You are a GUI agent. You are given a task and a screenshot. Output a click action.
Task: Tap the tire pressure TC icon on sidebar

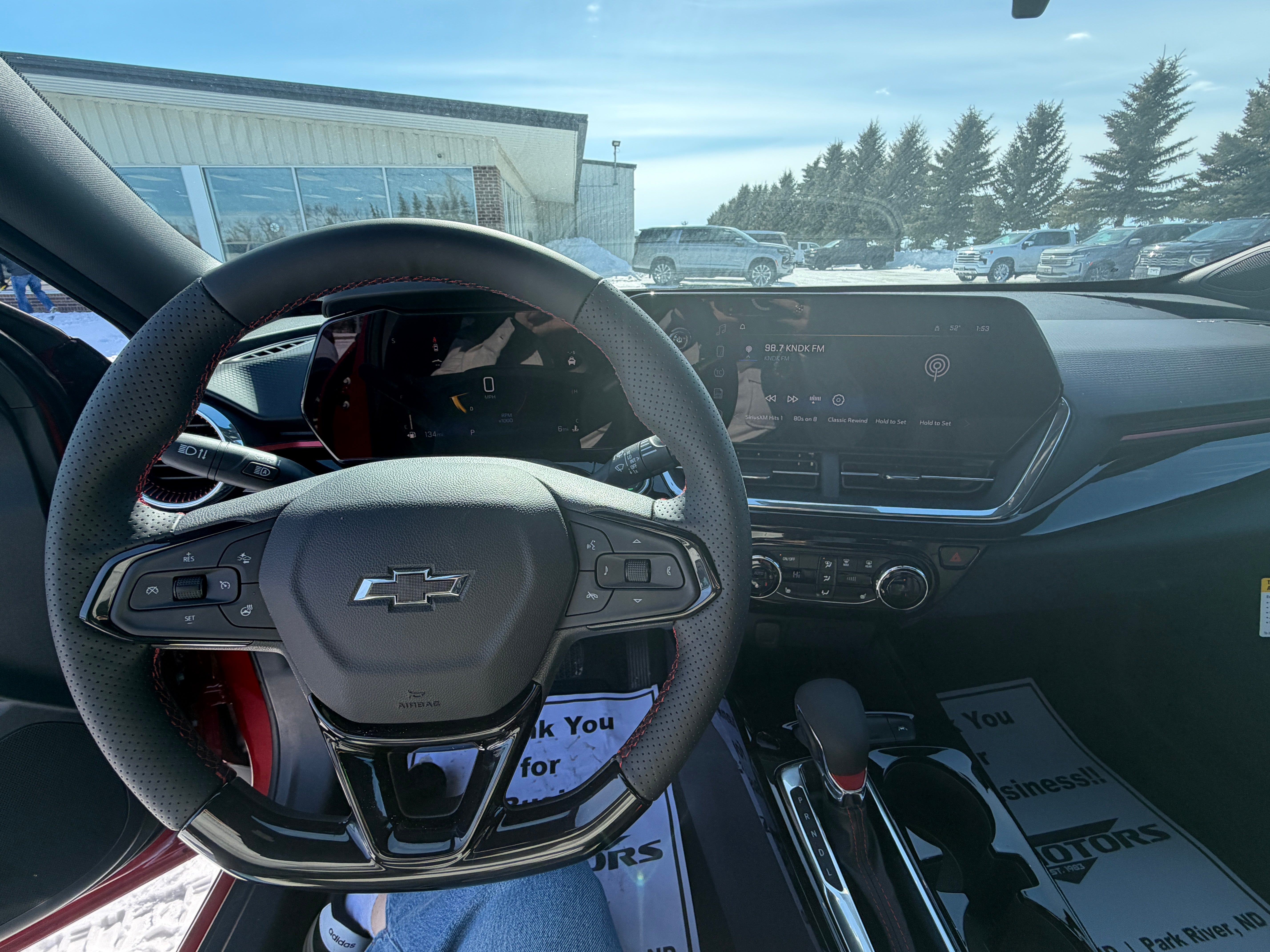point(719,372)
